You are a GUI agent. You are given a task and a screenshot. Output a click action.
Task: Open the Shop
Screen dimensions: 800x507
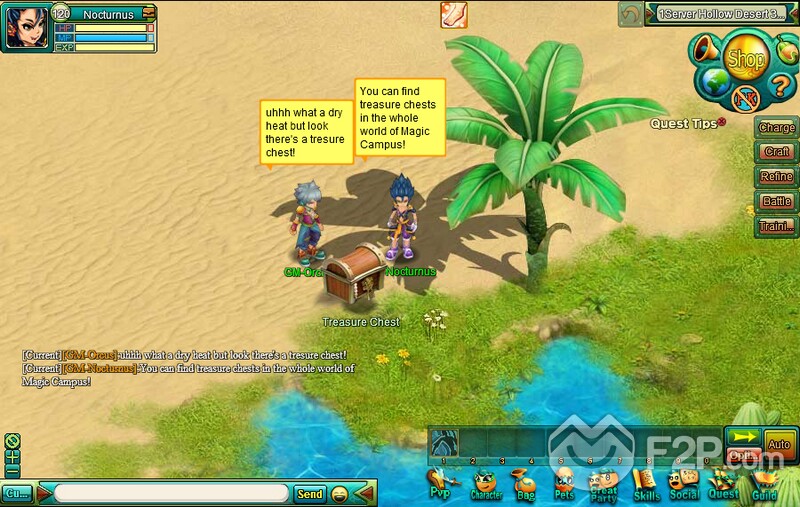pos(745,59)
